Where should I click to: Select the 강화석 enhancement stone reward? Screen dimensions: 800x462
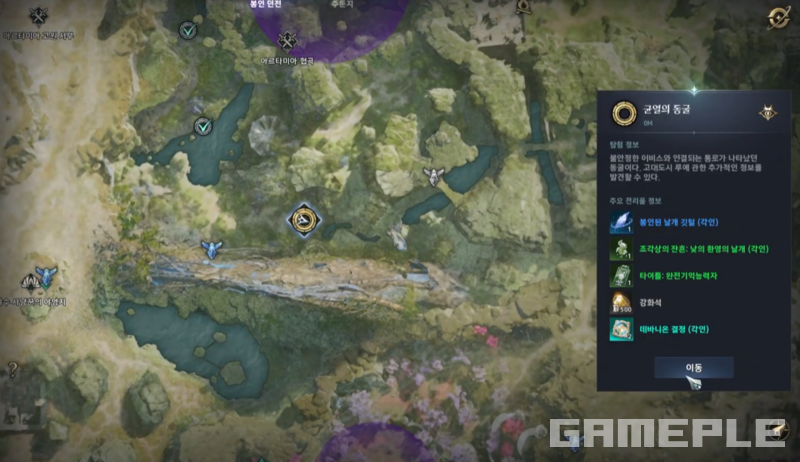click(622, 303)
